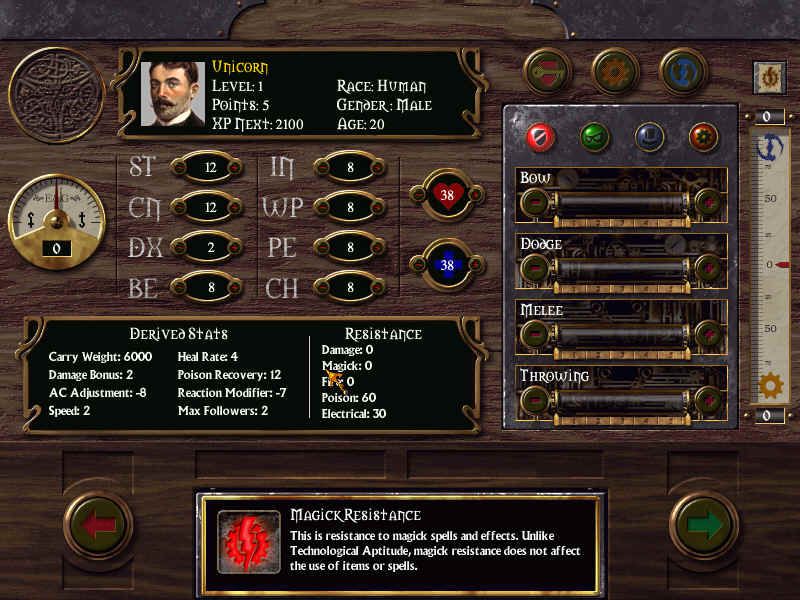Select the green mask thieving skills tab
Screen dimensions: 800x600
click(595, 135)
